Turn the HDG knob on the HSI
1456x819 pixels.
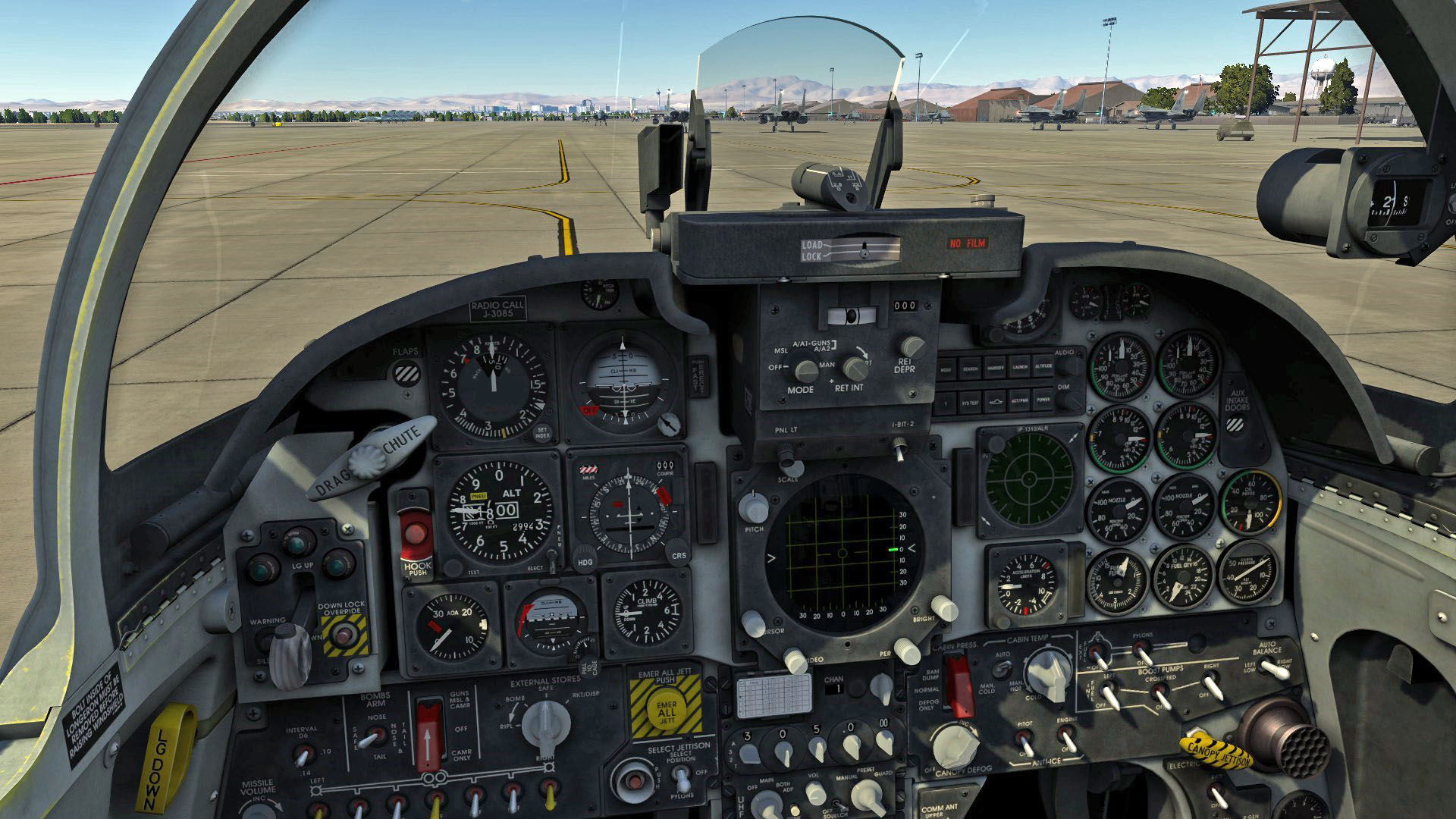pyautogui.click(x=584, y=554)
